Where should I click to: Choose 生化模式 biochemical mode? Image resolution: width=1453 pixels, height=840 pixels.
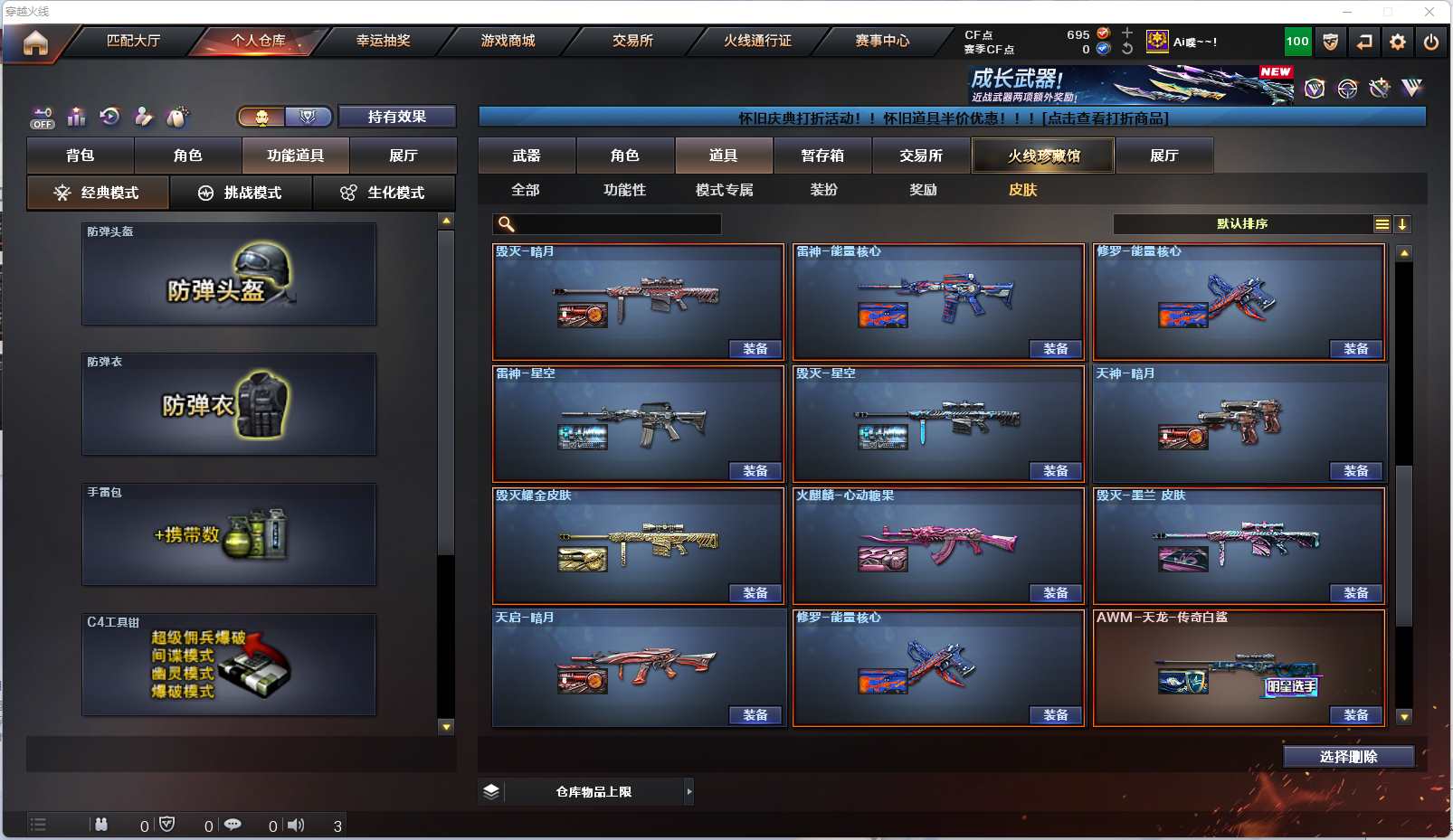[x=384, y=193]
